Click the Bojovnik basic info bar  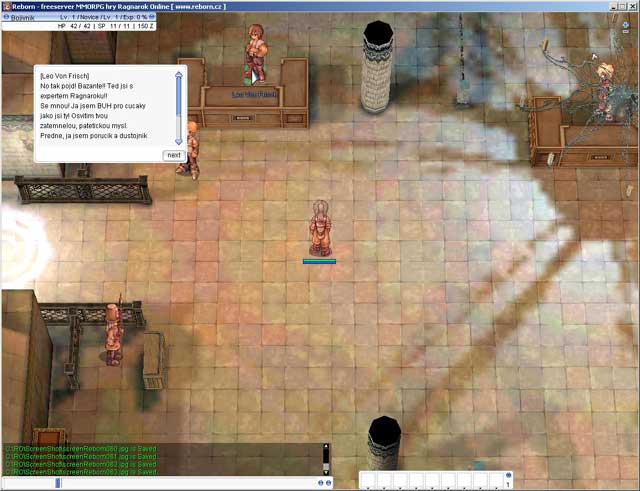75,17
